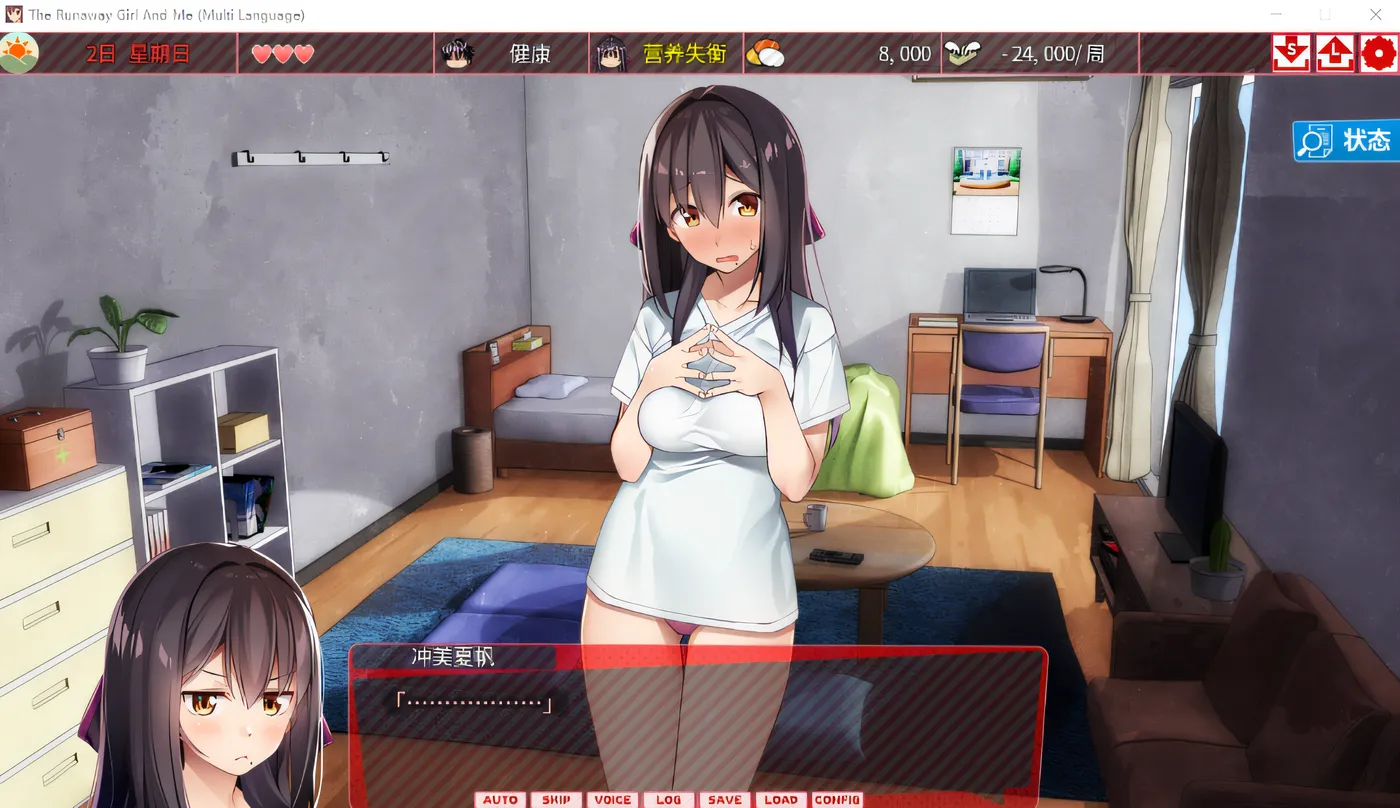
Task: Click the sun weather icon top left
Action: [x=20, y=52]
